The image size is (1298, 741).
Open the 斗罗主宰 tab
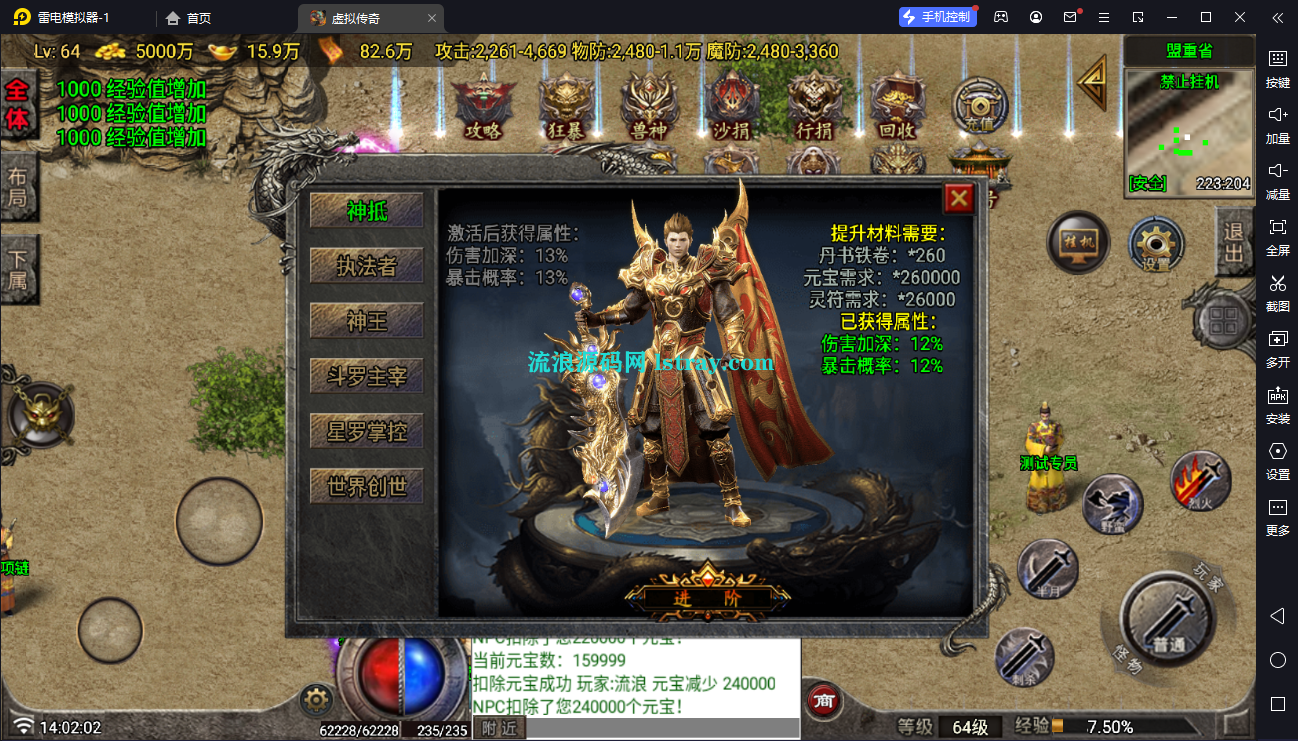(x=367, y=376)
